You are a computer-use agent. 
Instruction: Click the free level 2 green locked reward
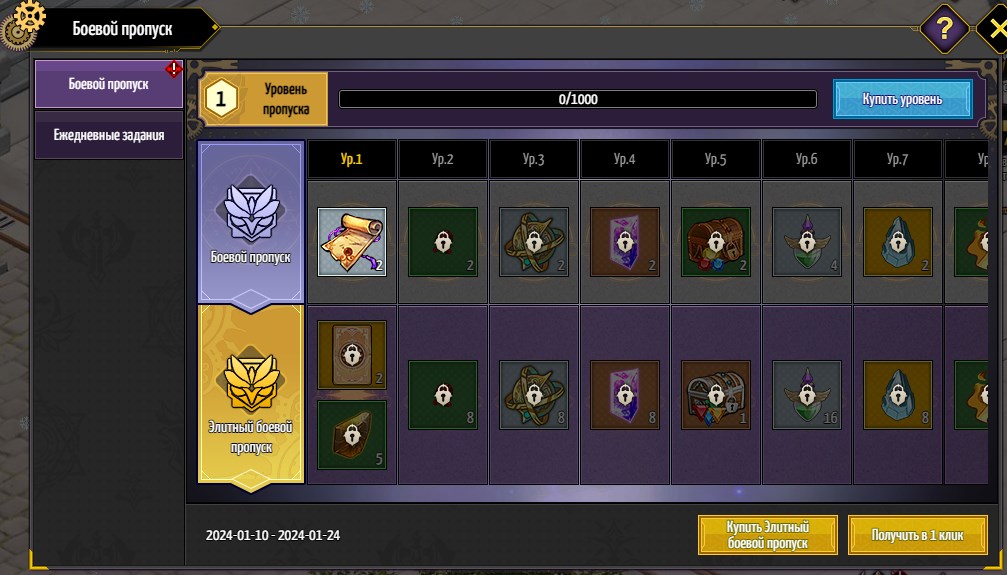[443, 241]
